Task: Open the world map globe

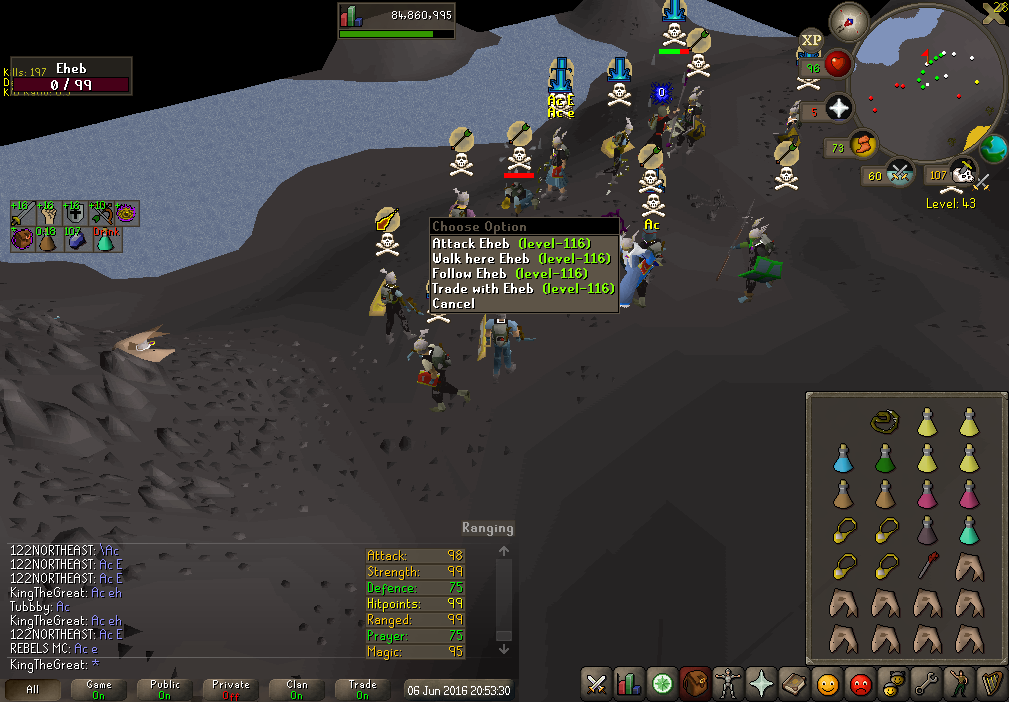Action: 992,150
